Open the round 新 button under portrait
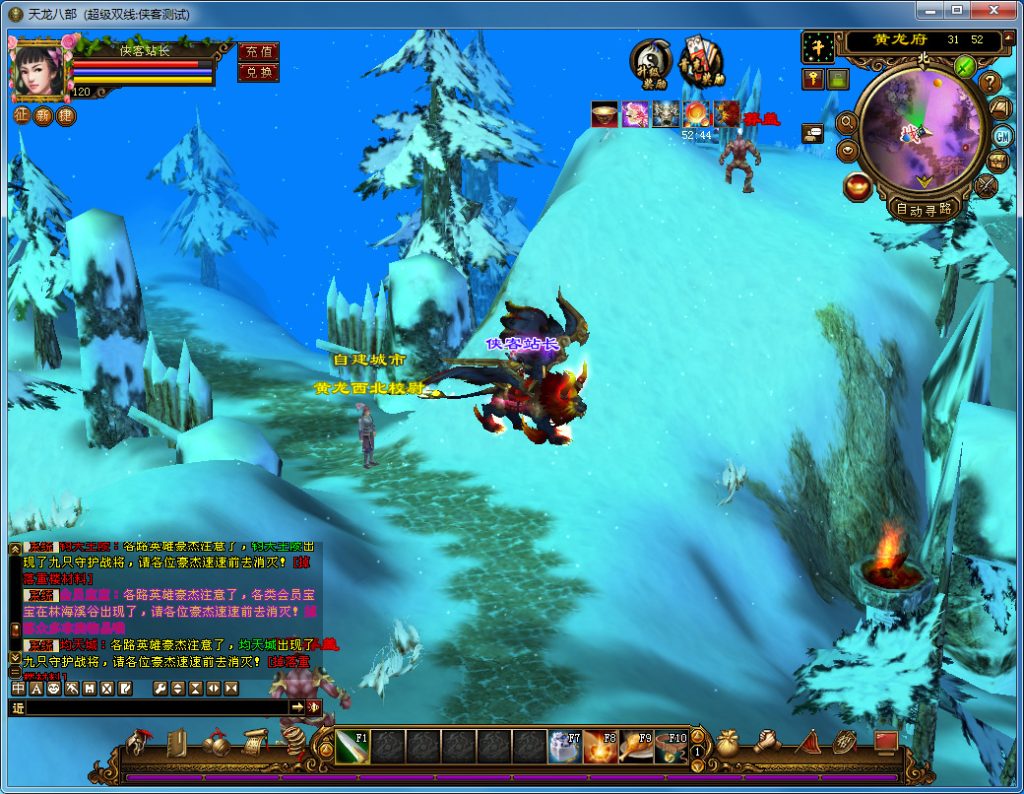This screenshot has height=794, width=1024. [x=43, y=115]
